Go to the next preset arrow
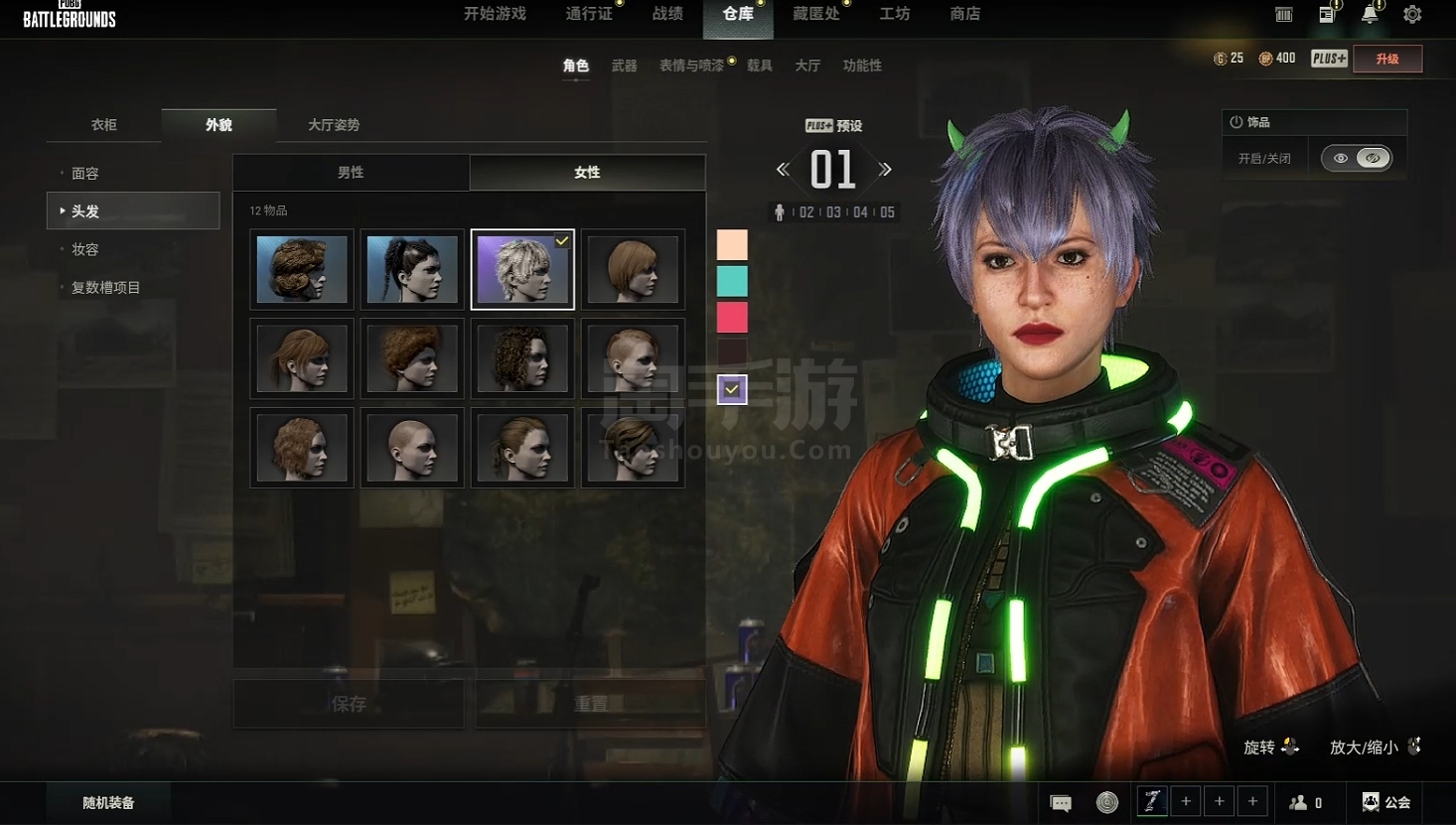Image resolution: width=1456 pixels, height=825 pixels. pyautogui.click(x=885, y=170)
